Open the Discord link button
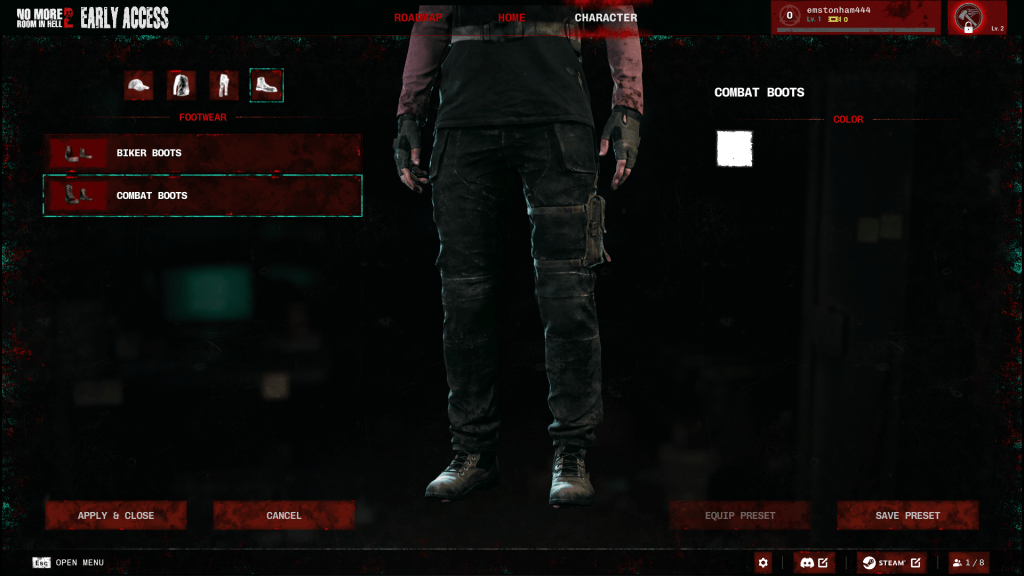The image size is (1024, 576). [814, 563]
